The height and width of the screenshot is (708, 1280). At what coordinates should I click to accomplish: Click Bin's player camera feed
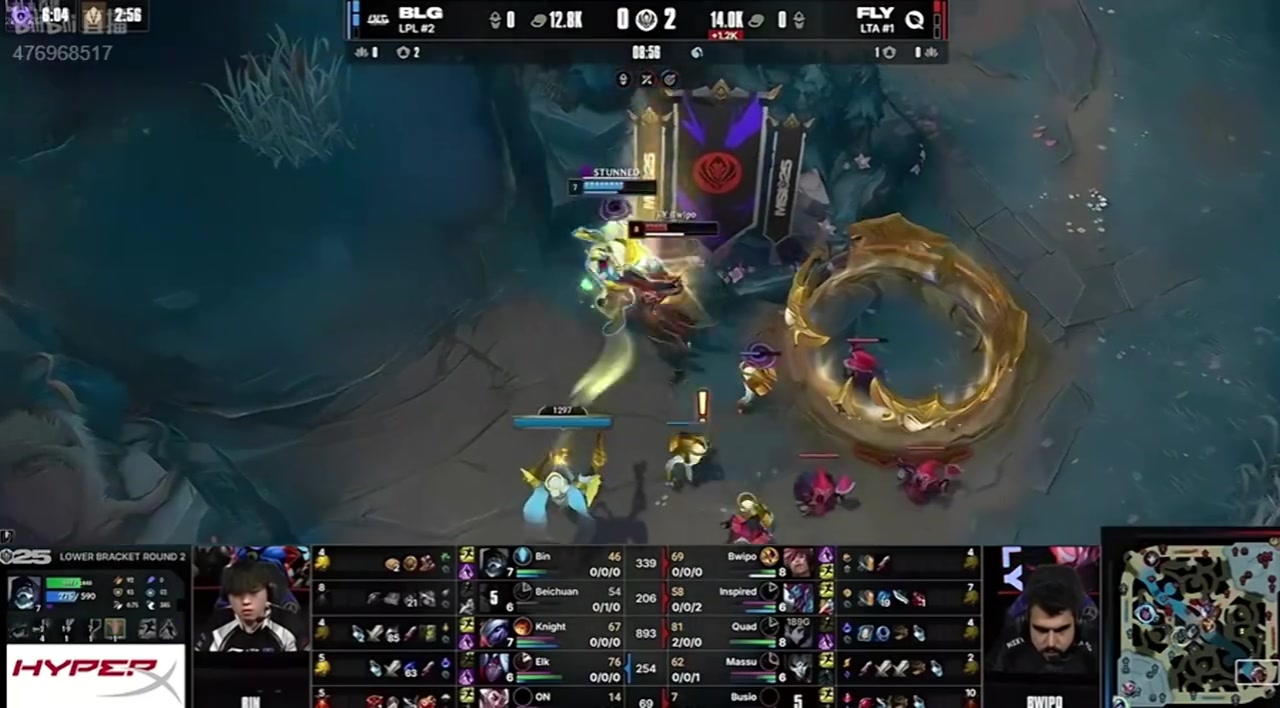pos(251,598)
